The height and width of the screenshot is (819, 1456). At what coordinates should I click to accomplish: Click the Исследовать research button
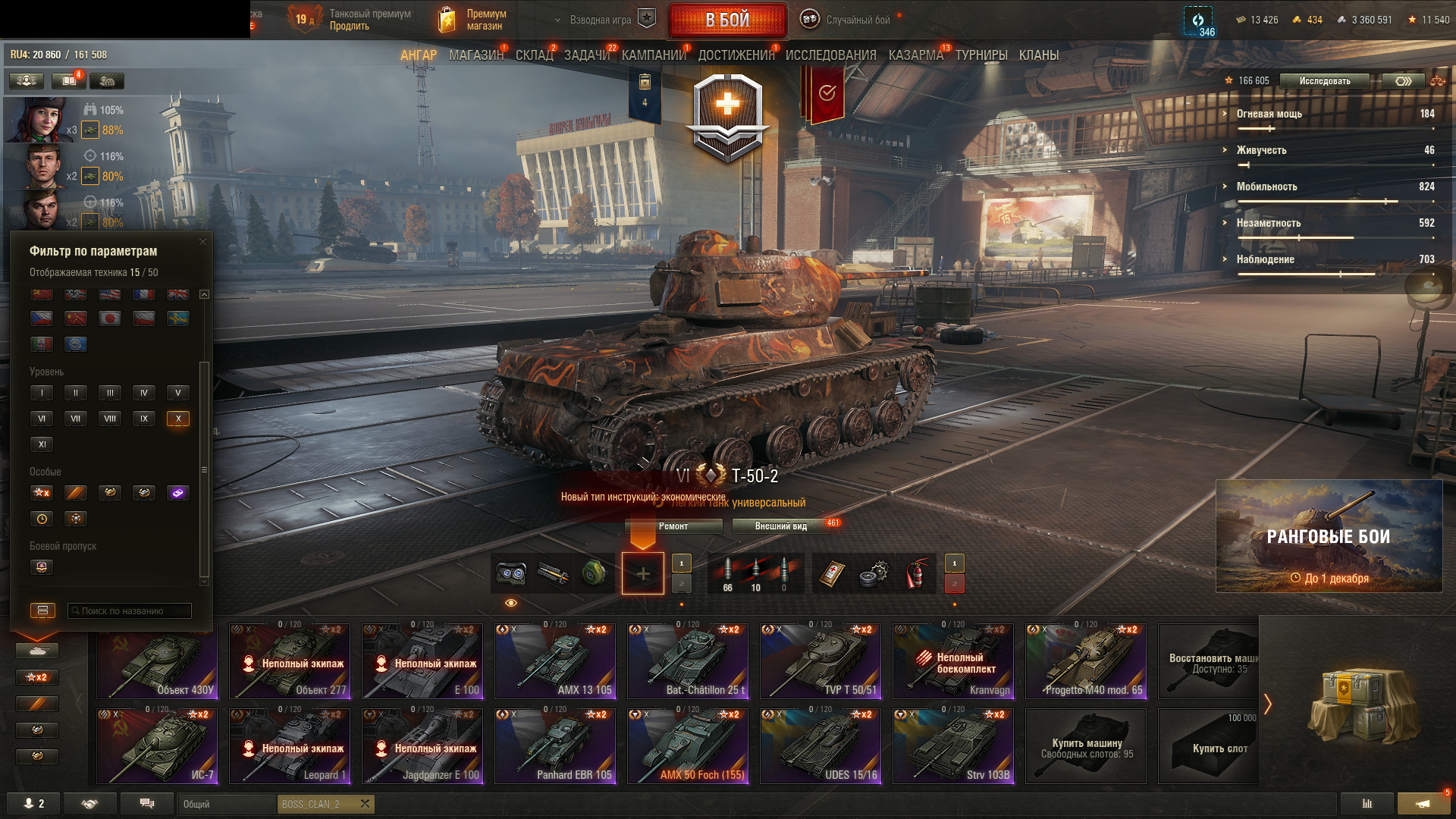pos(1324,81)
